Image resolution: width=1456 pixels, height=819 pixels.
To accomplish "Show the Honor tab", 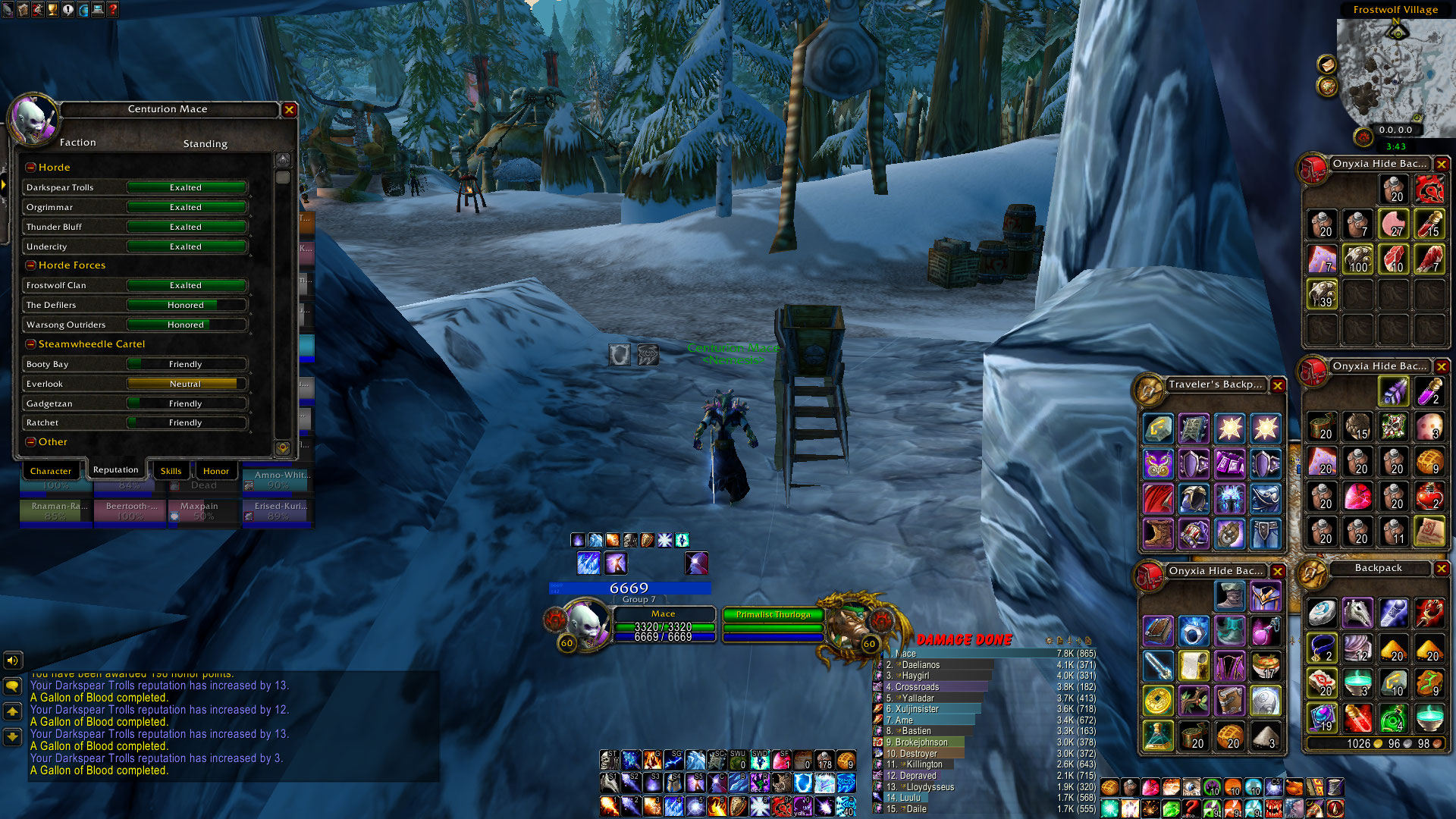I will 215,471.
